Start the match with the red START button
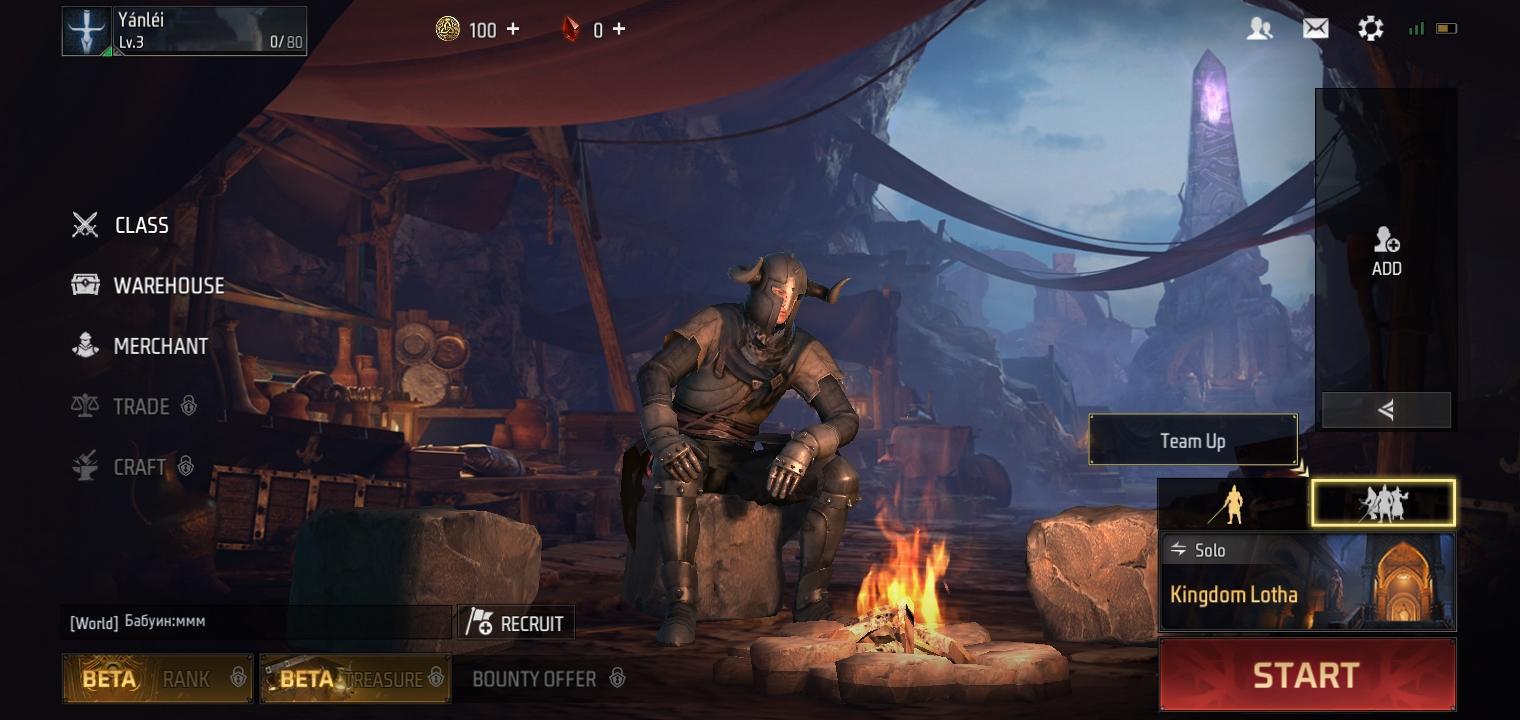The image size is (1520, 720). tap(1306, 675)
